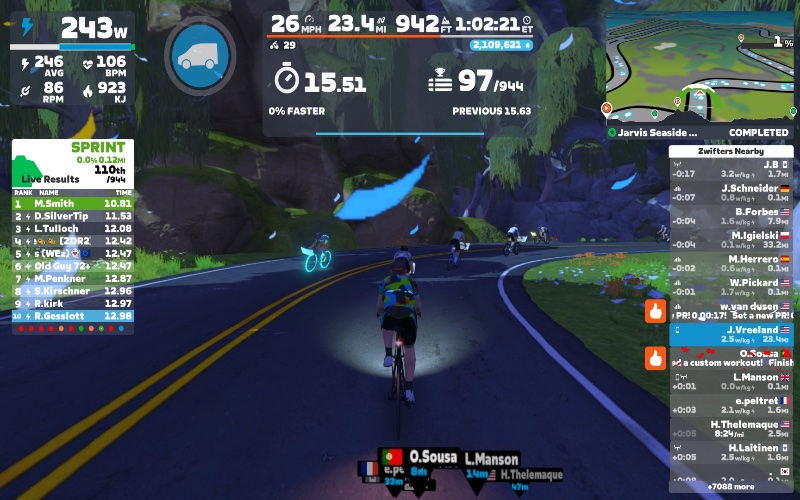Select M.Herrero in the nearby list

coord(731,263)
